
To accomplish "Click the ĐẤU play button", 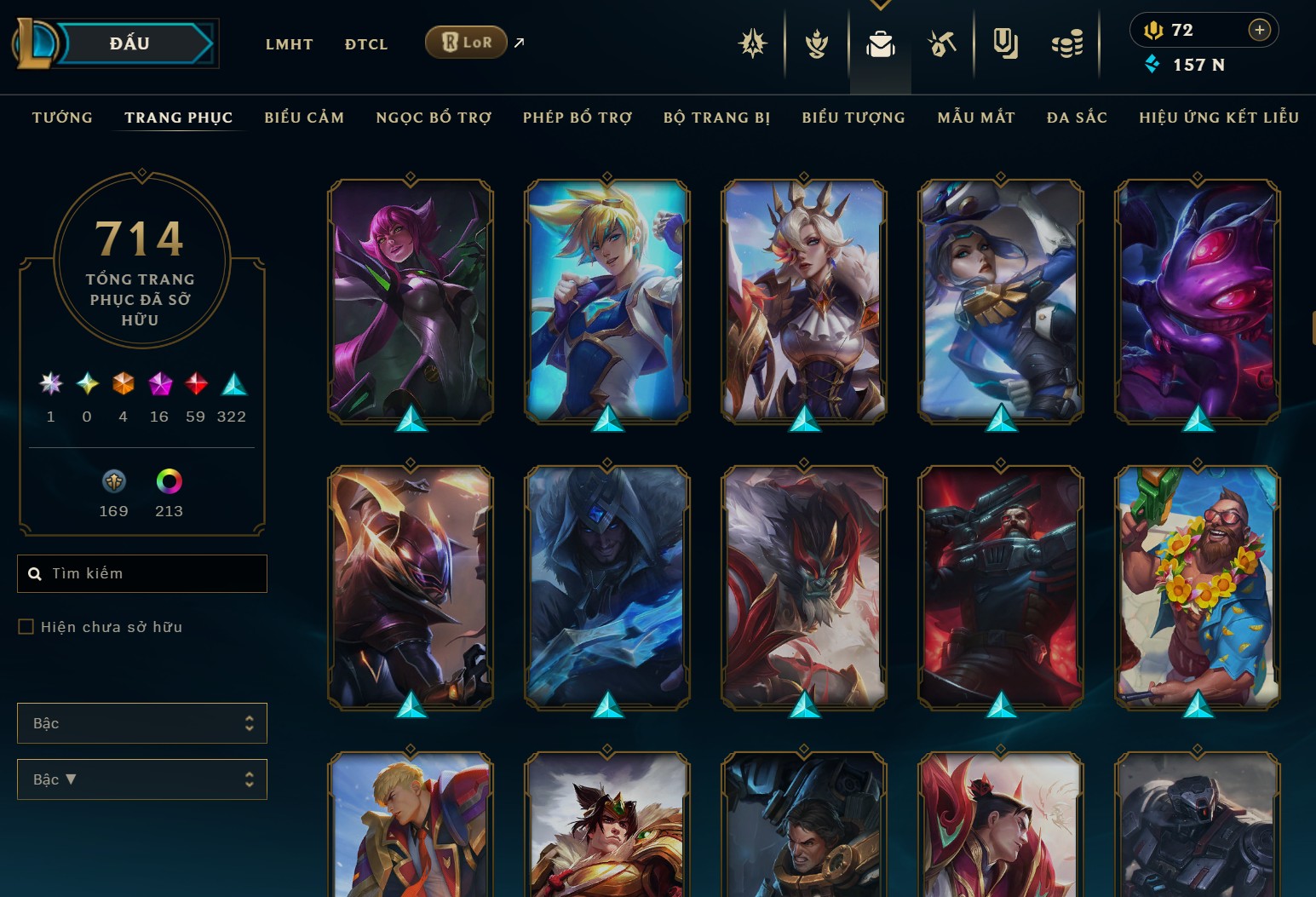I will tap(129, 43).
